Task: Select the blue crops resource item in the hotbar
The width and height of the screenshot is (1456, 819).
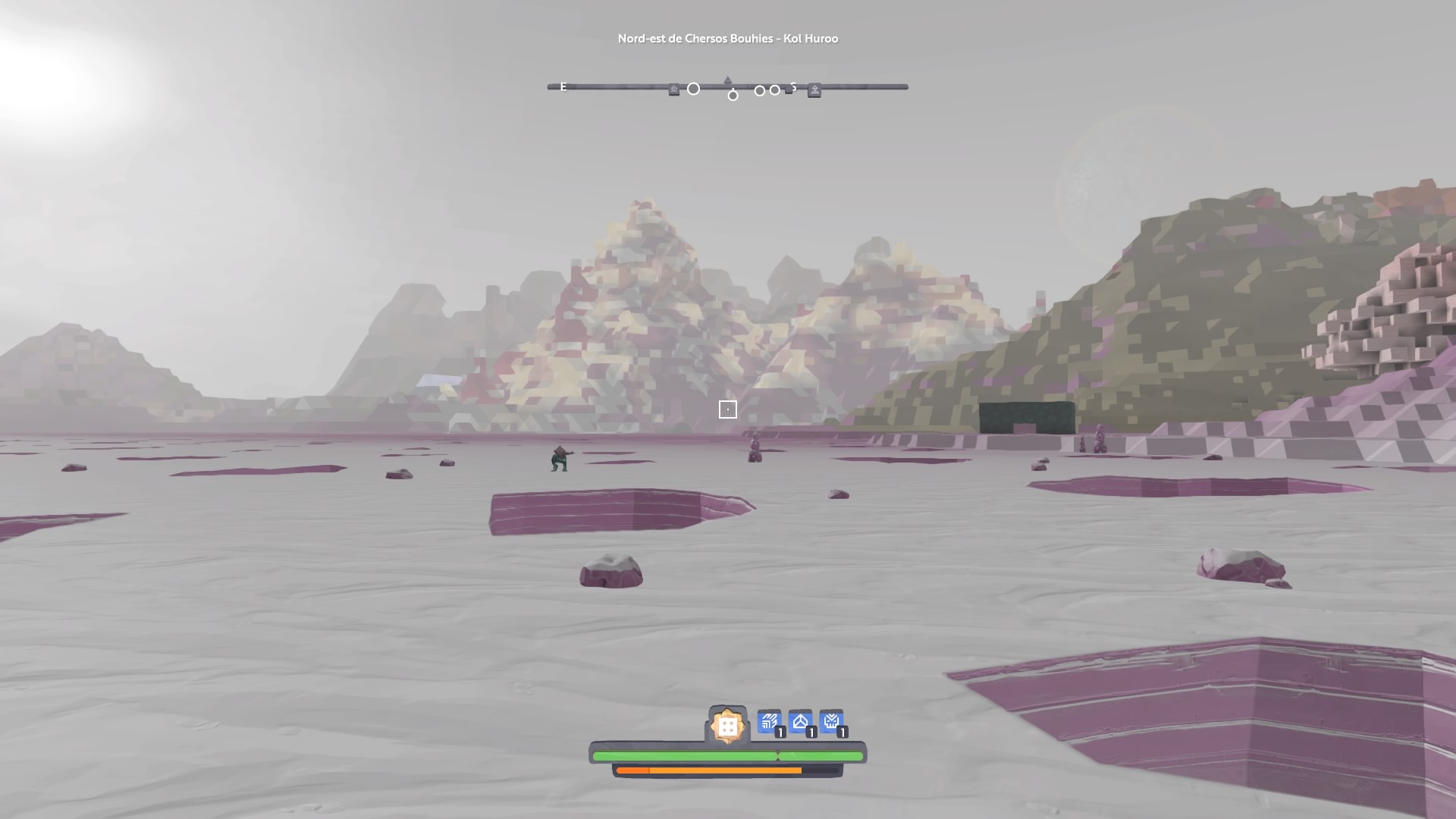Action: click(769, 722)
